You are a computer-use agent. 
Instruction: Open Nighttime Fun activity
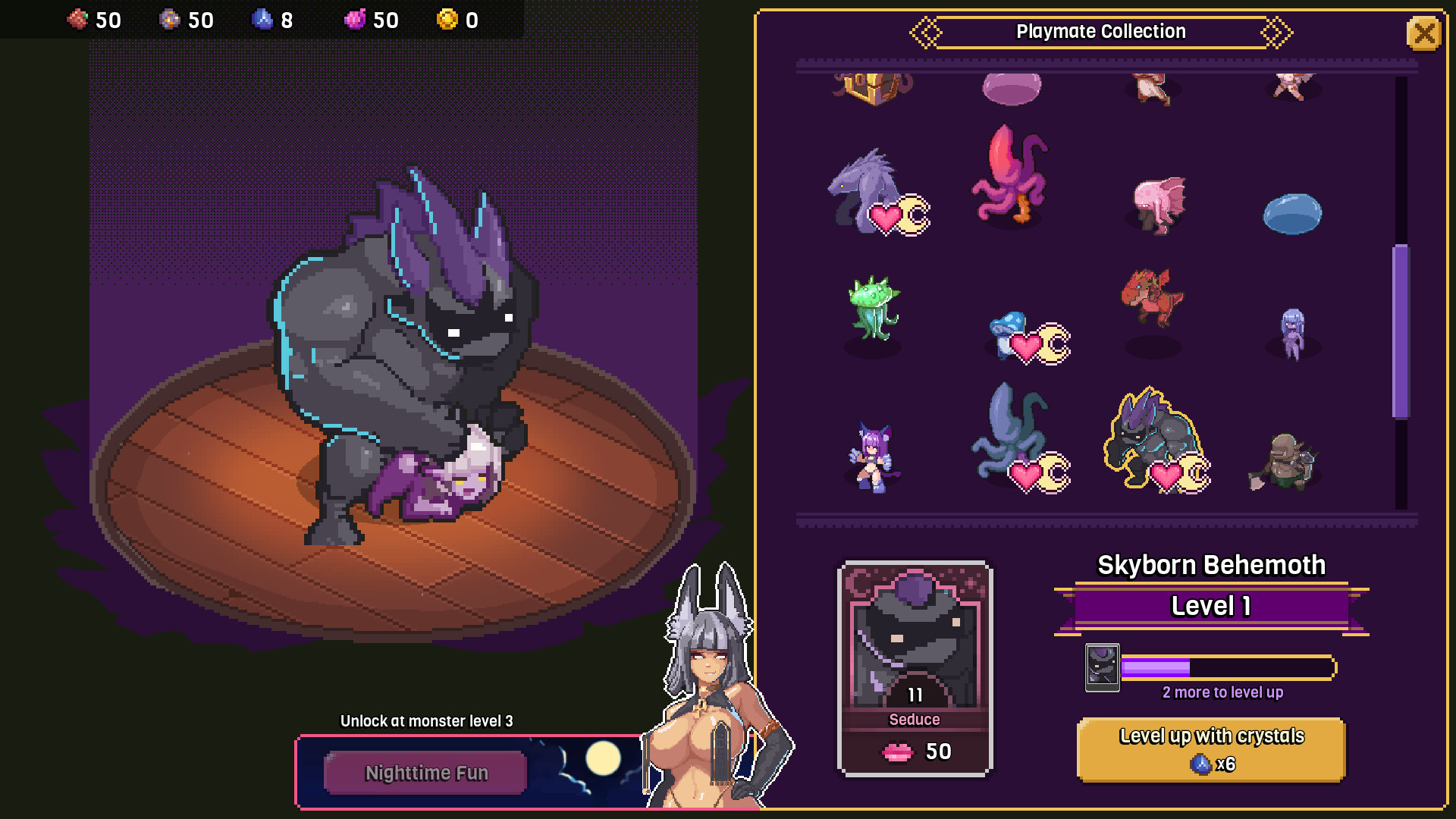426,772
